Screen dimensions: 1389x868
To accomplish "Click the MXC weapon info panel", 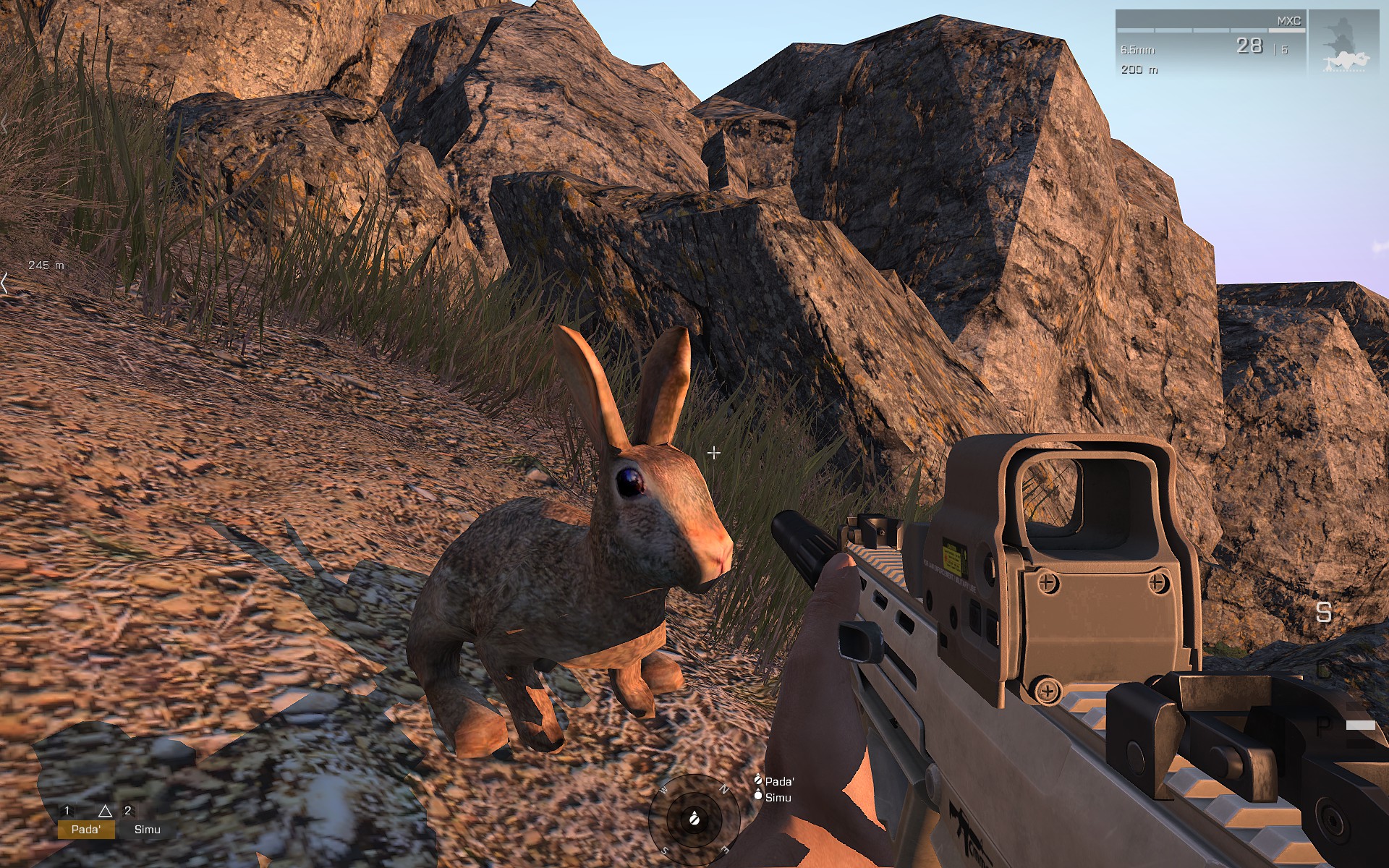I will coord(1210,42).
